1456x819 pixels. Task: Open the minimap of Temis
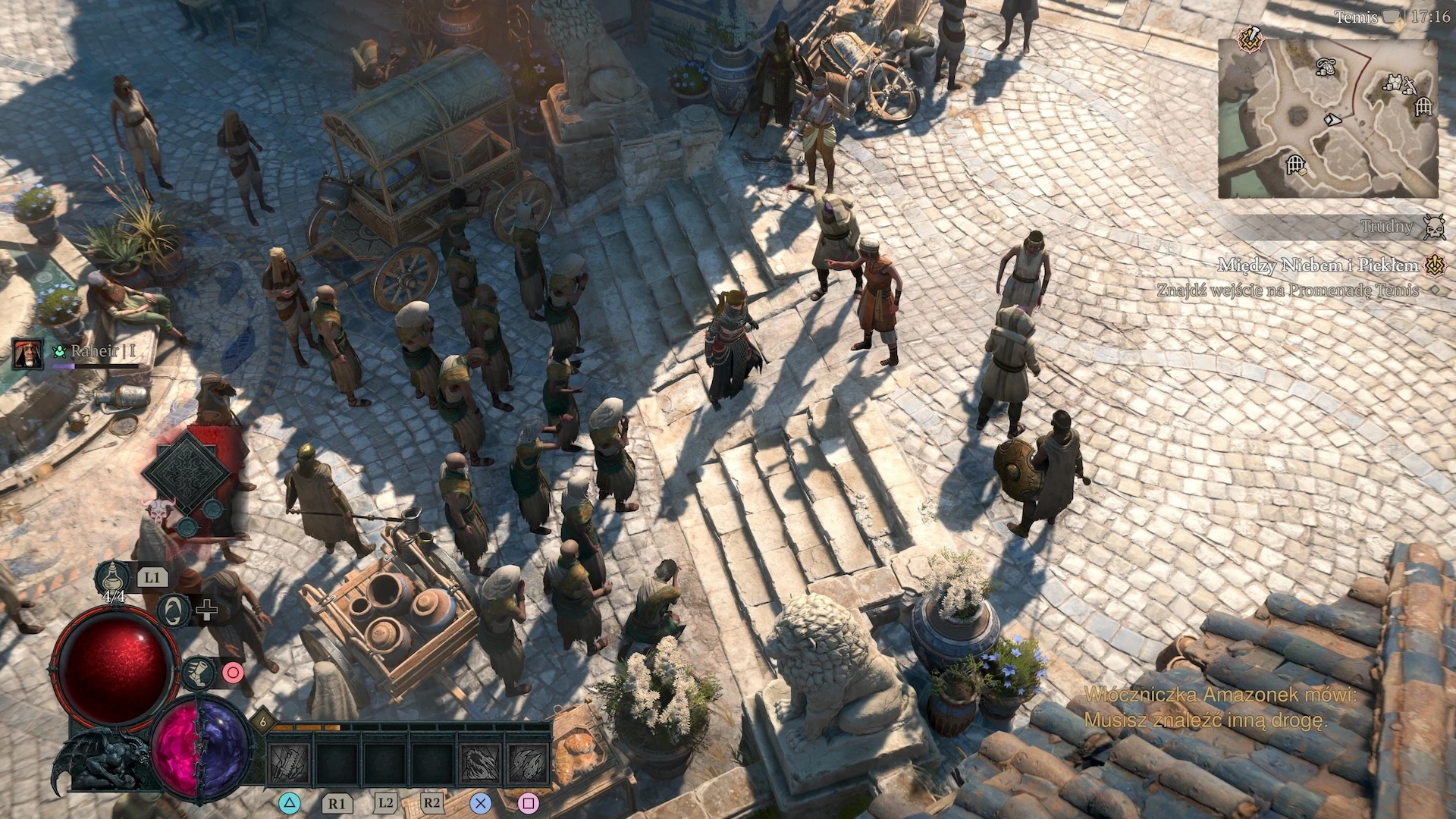point(1328,119)
